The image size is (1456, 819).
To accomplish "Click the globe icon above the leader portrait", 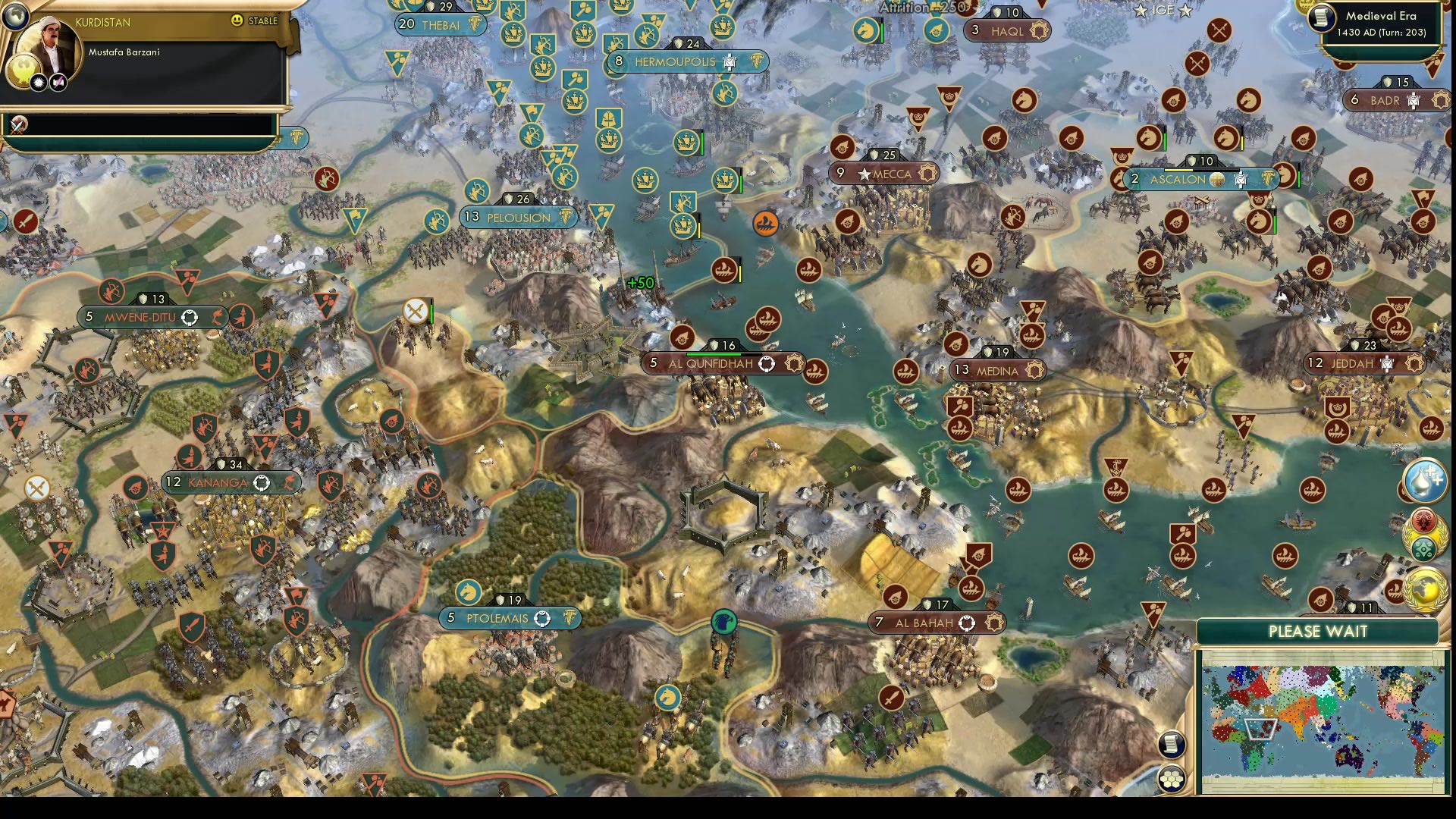I will pyautogui.click(x=15, y=17).
